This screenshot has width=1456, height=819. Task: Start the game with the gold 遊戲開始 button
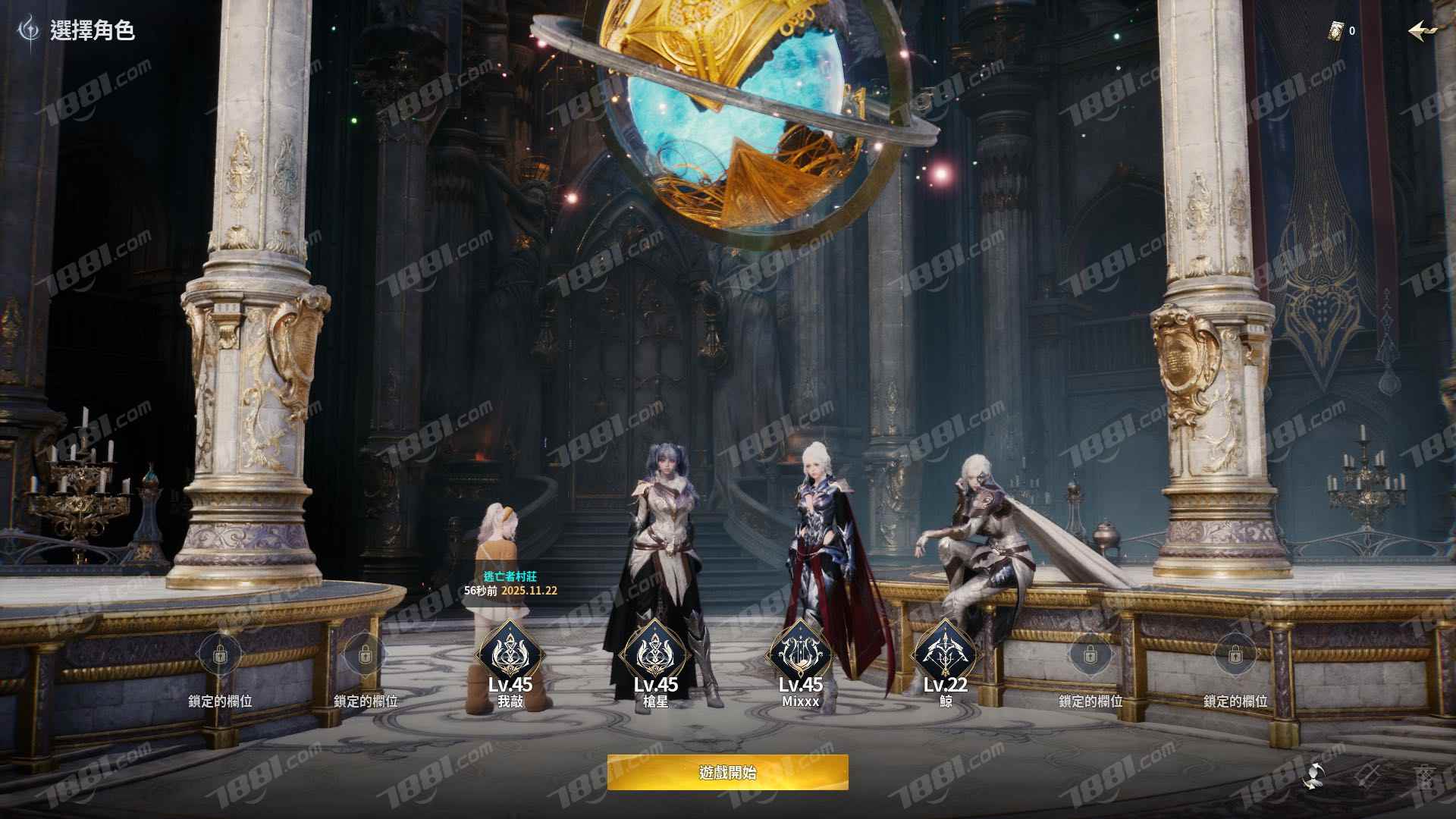click(727, 773)
